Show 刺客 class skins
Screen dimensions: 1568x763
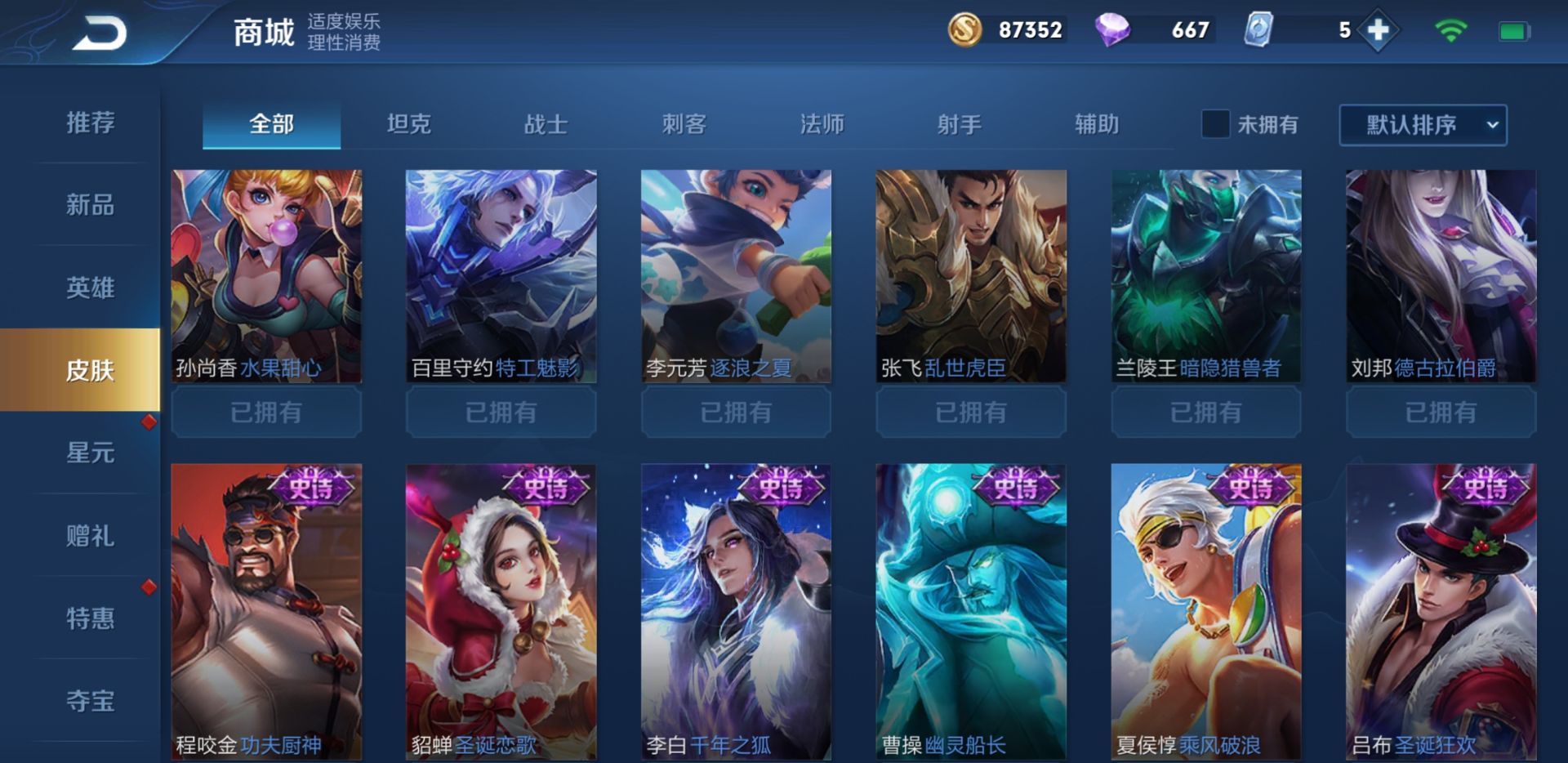684,124
